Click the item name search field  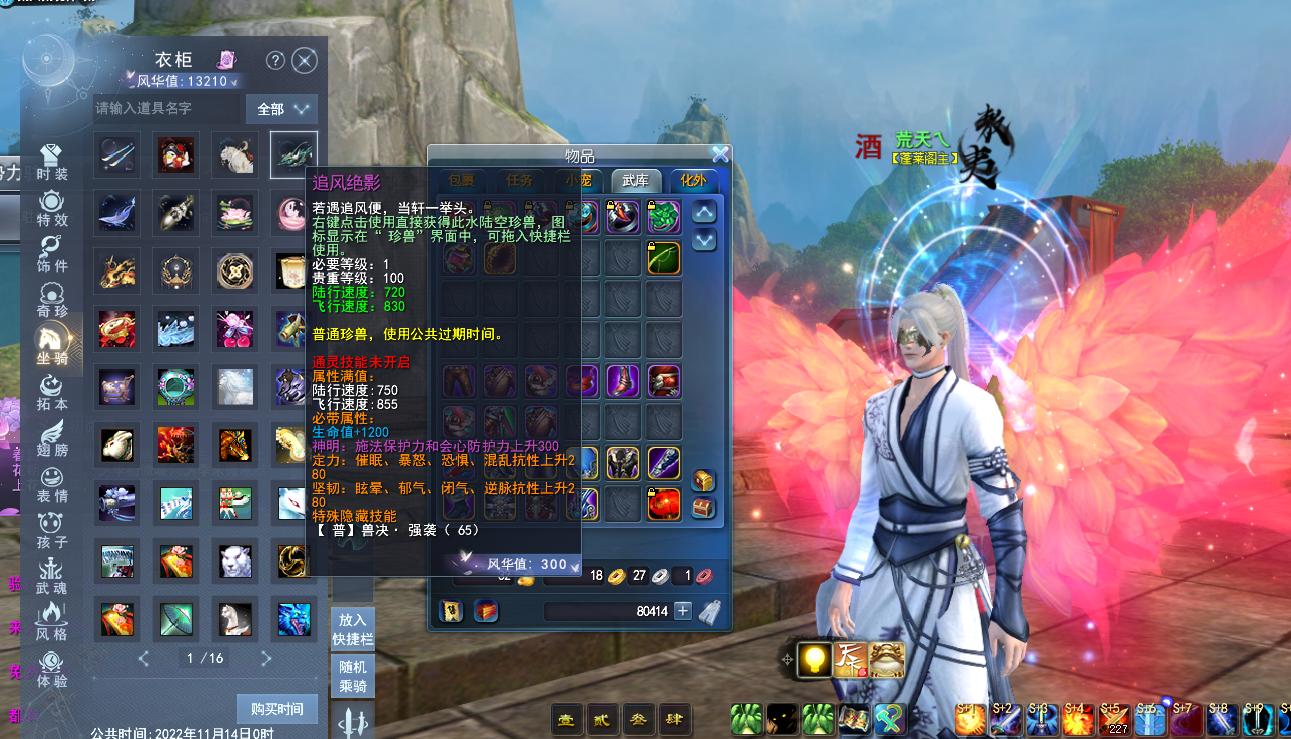point(165,108)
